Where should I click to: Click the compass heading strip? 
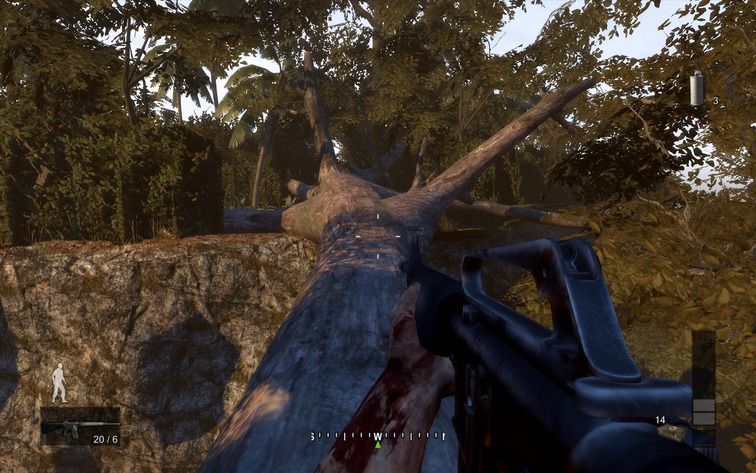coord(377,436)
